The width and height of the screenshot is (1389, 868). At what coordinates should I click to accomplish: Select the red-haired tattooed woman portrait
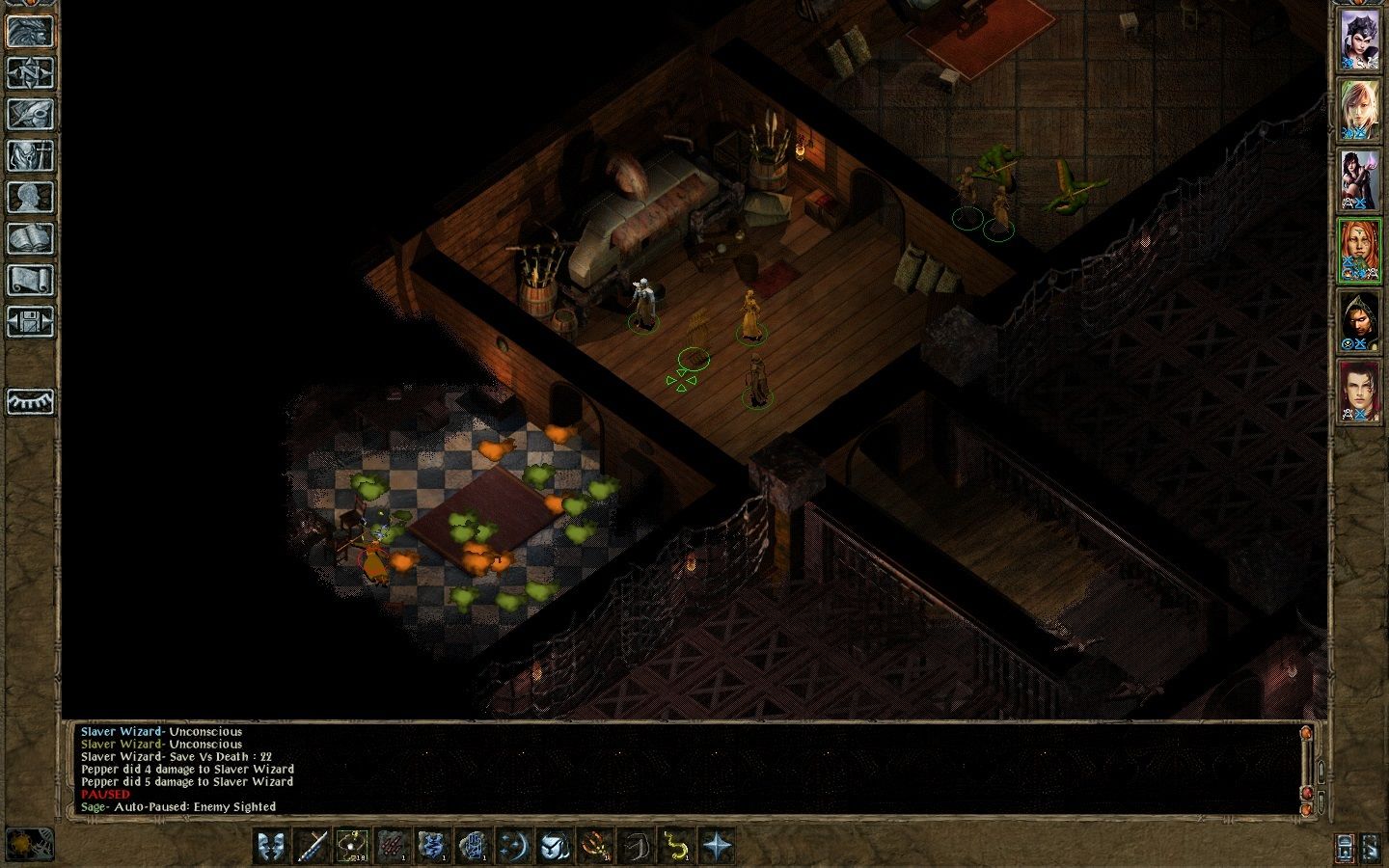[x=1359, y=251]
